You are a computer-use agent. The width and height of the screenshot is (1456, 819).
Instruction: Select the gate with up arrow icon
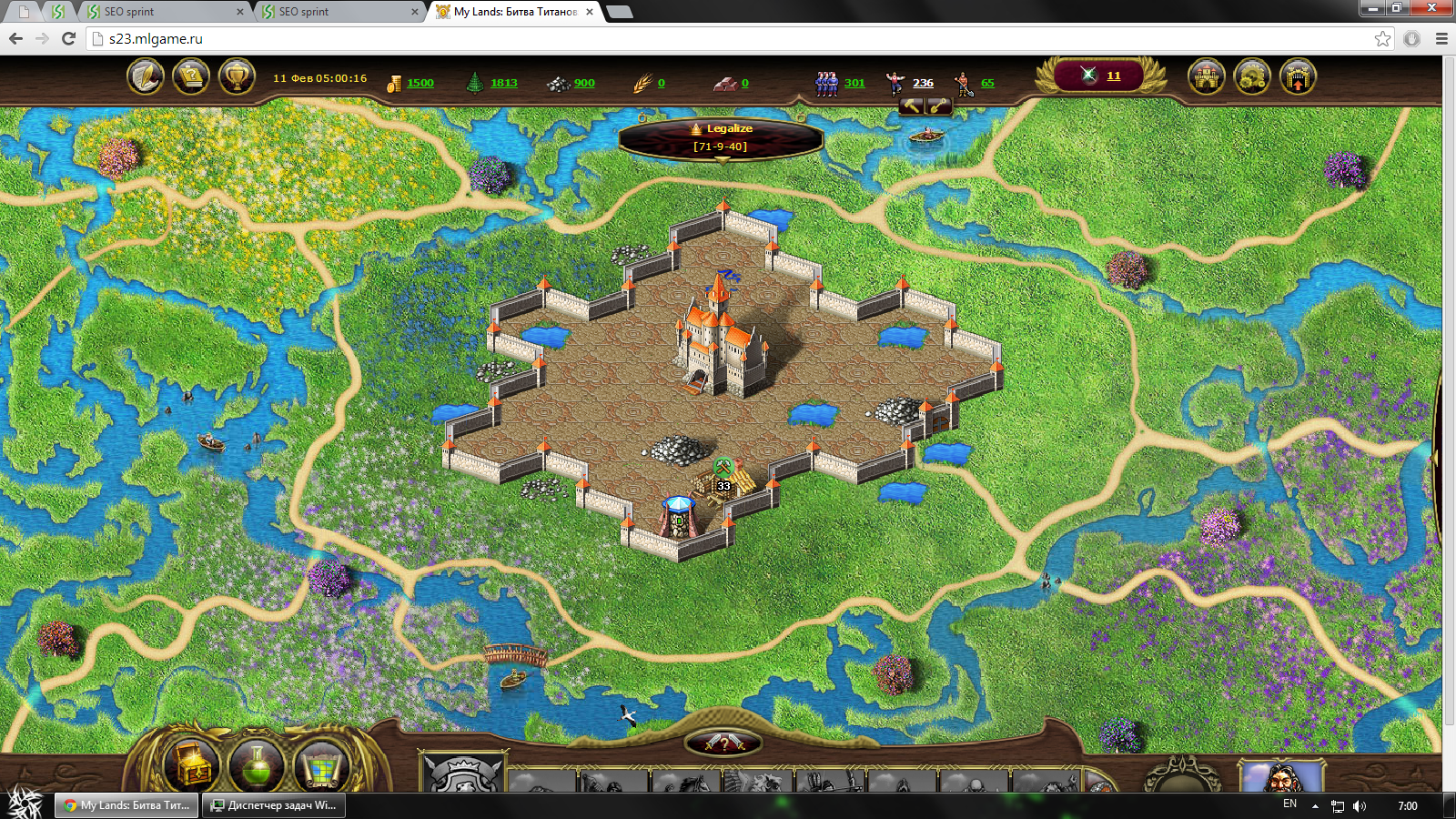click(1298, 76)
